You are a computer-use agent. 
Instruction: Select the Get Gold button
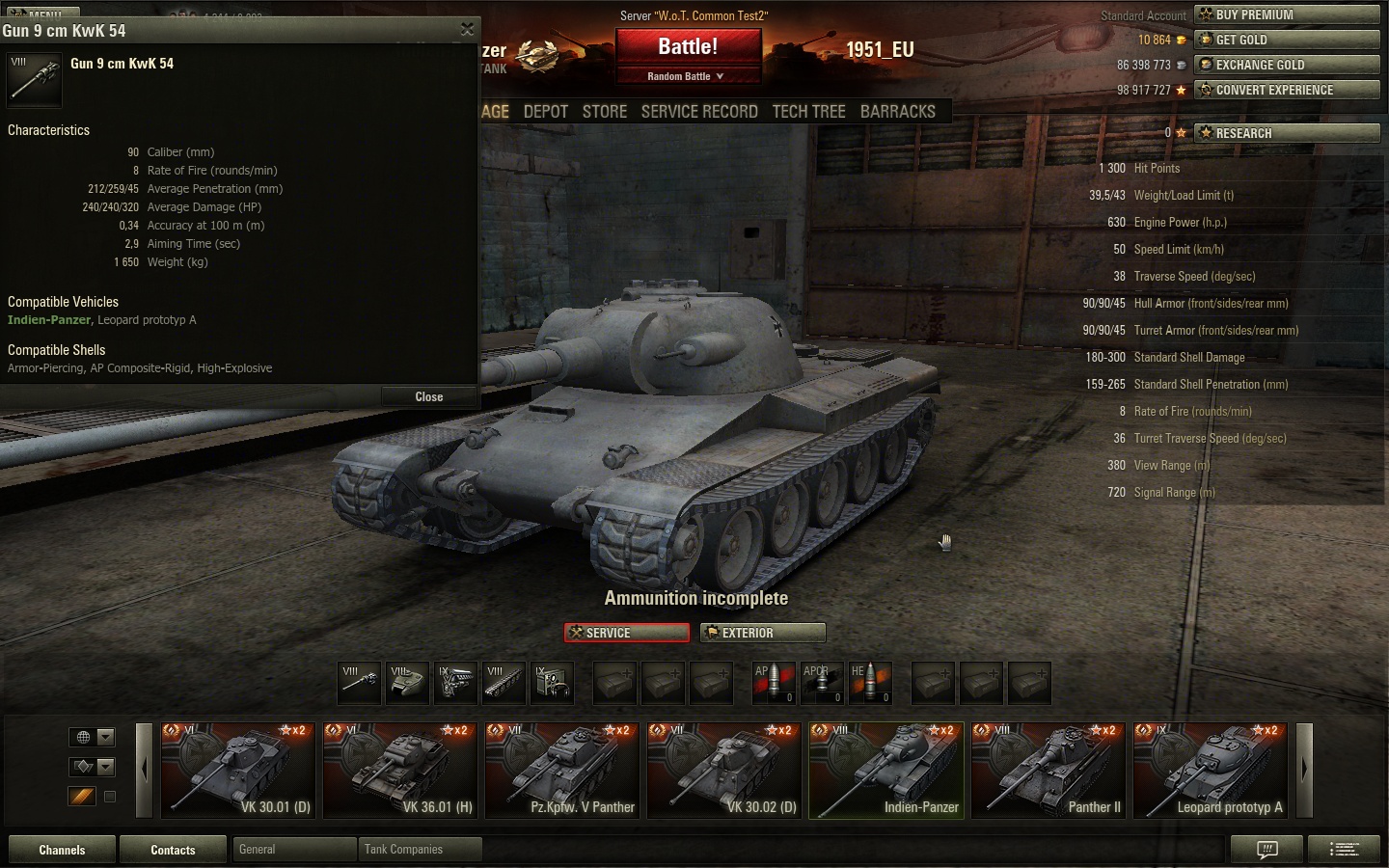pos(1287,40)
